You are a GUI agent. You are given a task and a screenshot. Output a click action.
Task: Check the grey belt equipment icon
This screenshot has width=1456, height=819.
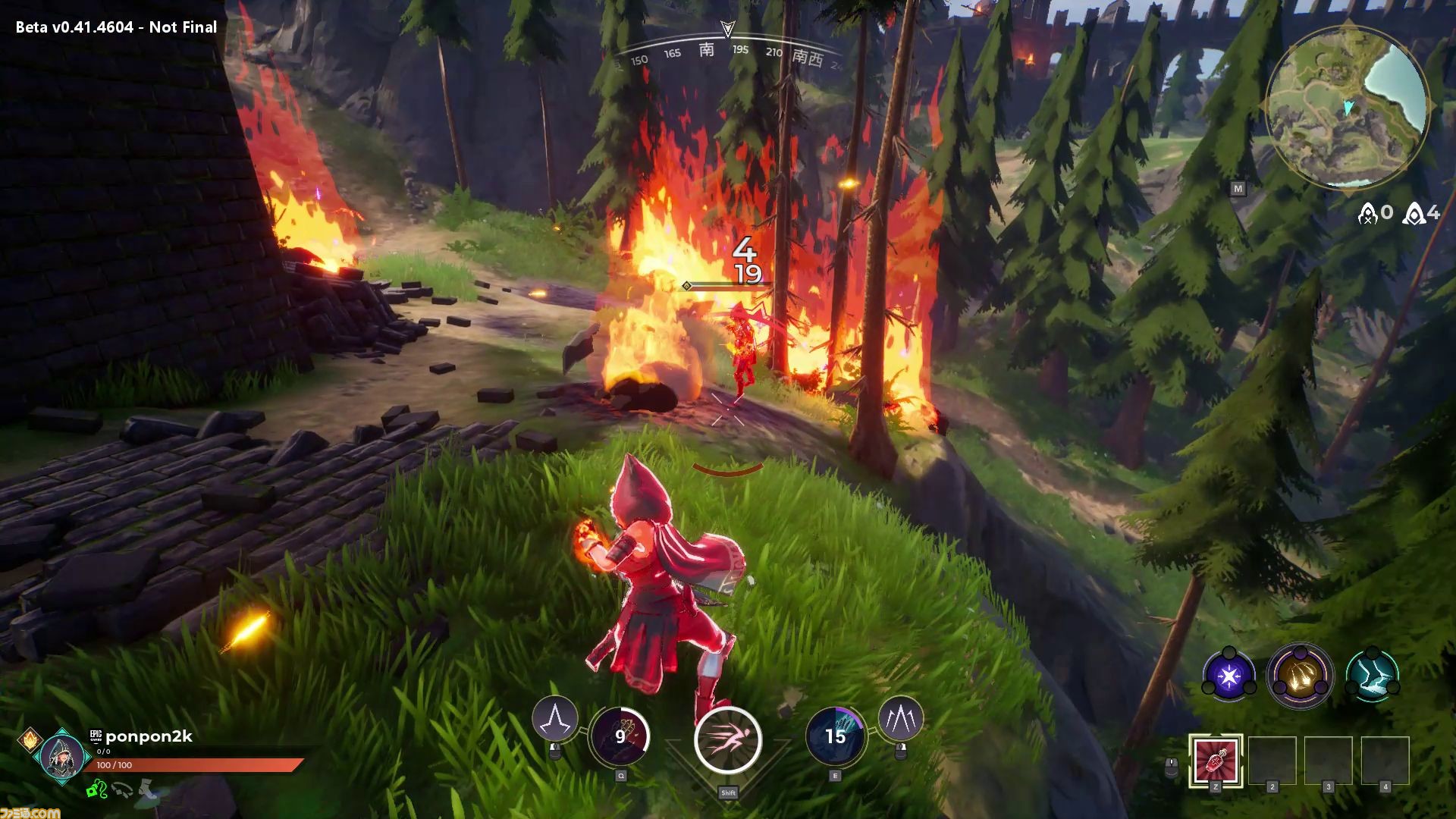pyautogui.click(x=121, y=790)
